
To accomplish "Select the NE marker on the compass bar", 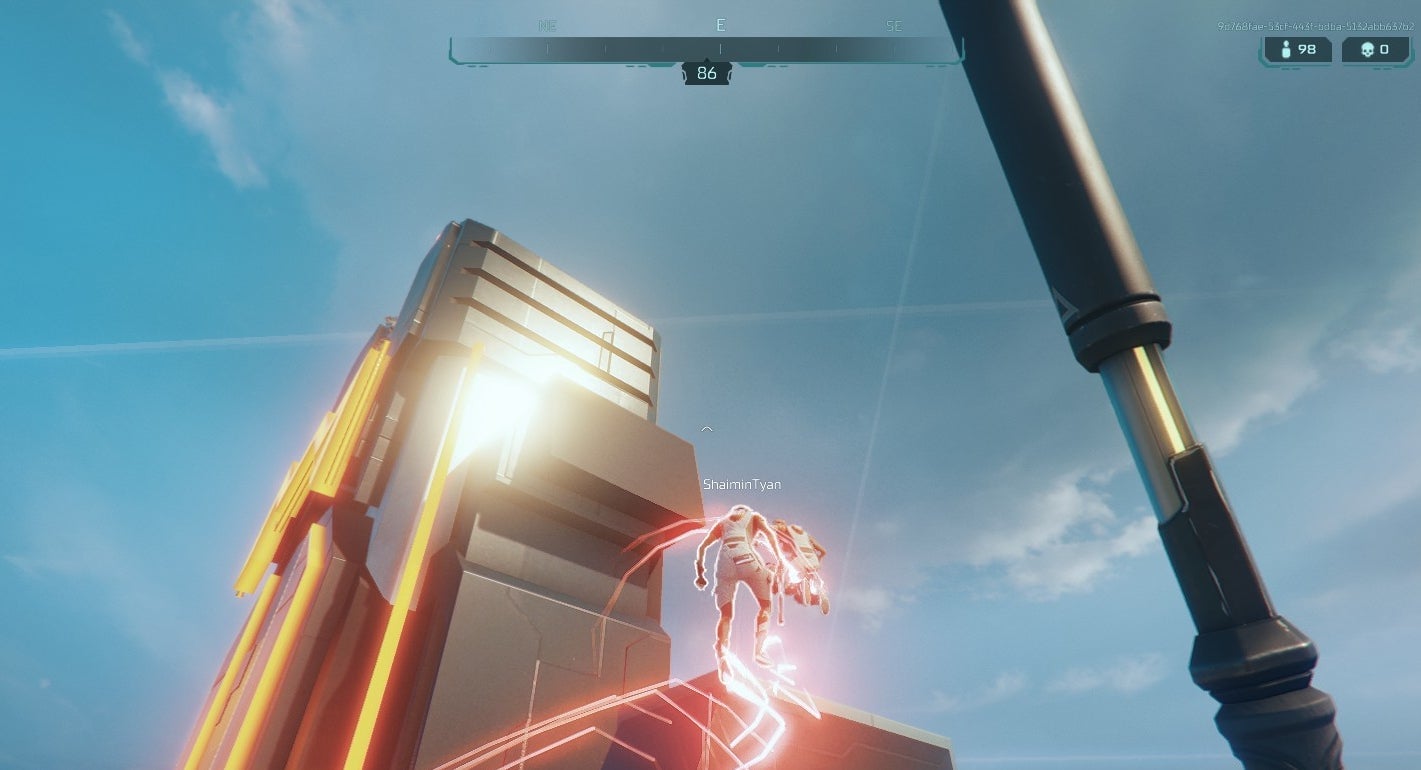I will (547, 25).
